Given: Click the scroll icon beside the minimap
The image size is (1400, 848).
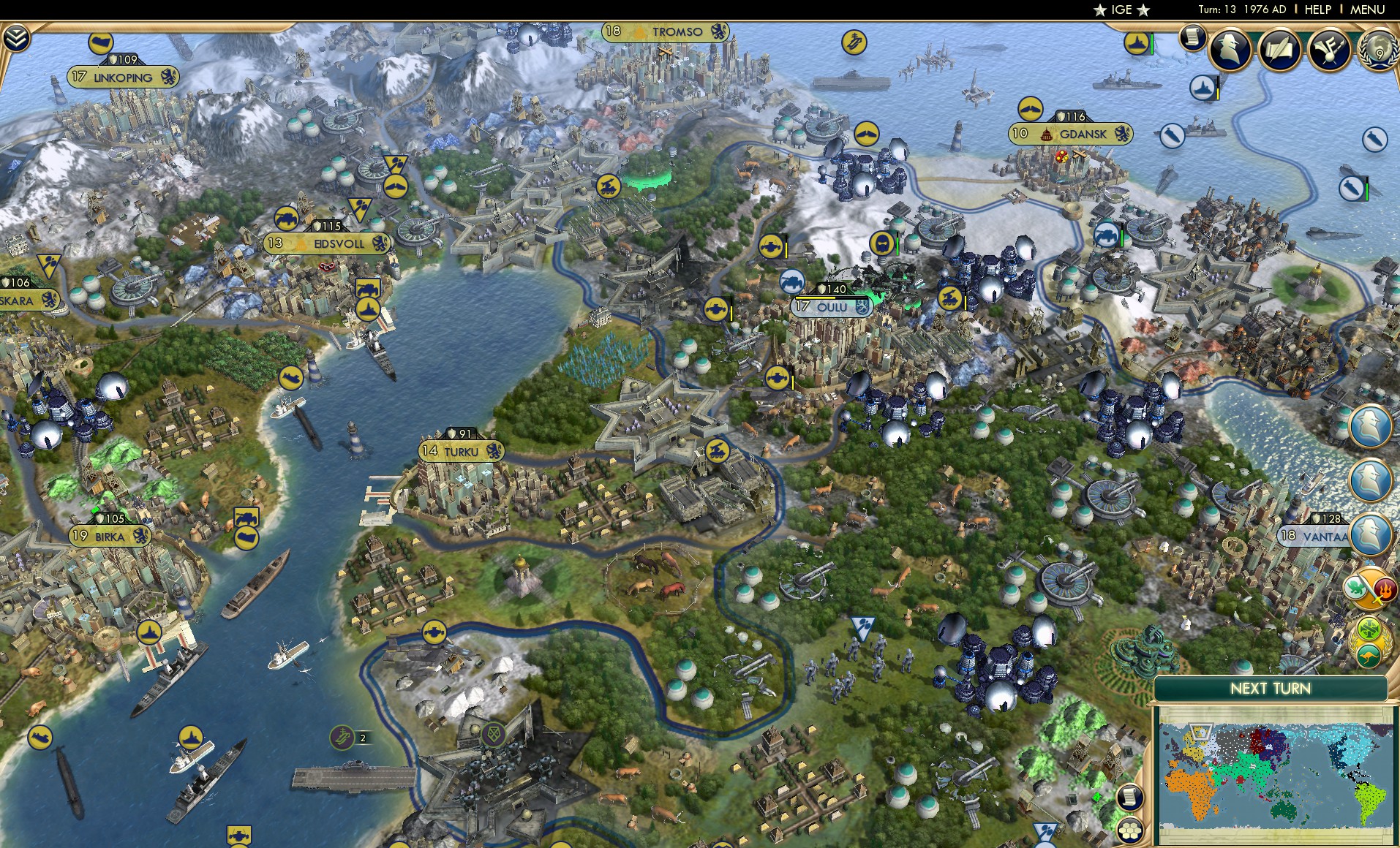Looking at the screenshot, I should (1130, 798).
